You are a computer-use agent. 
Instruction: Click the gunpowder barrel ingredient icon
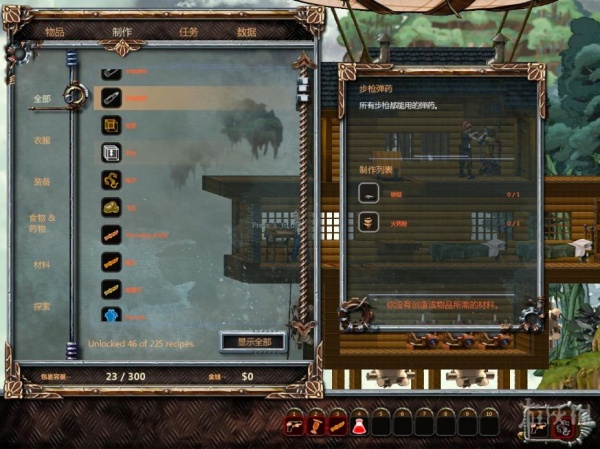coord(370,223)
